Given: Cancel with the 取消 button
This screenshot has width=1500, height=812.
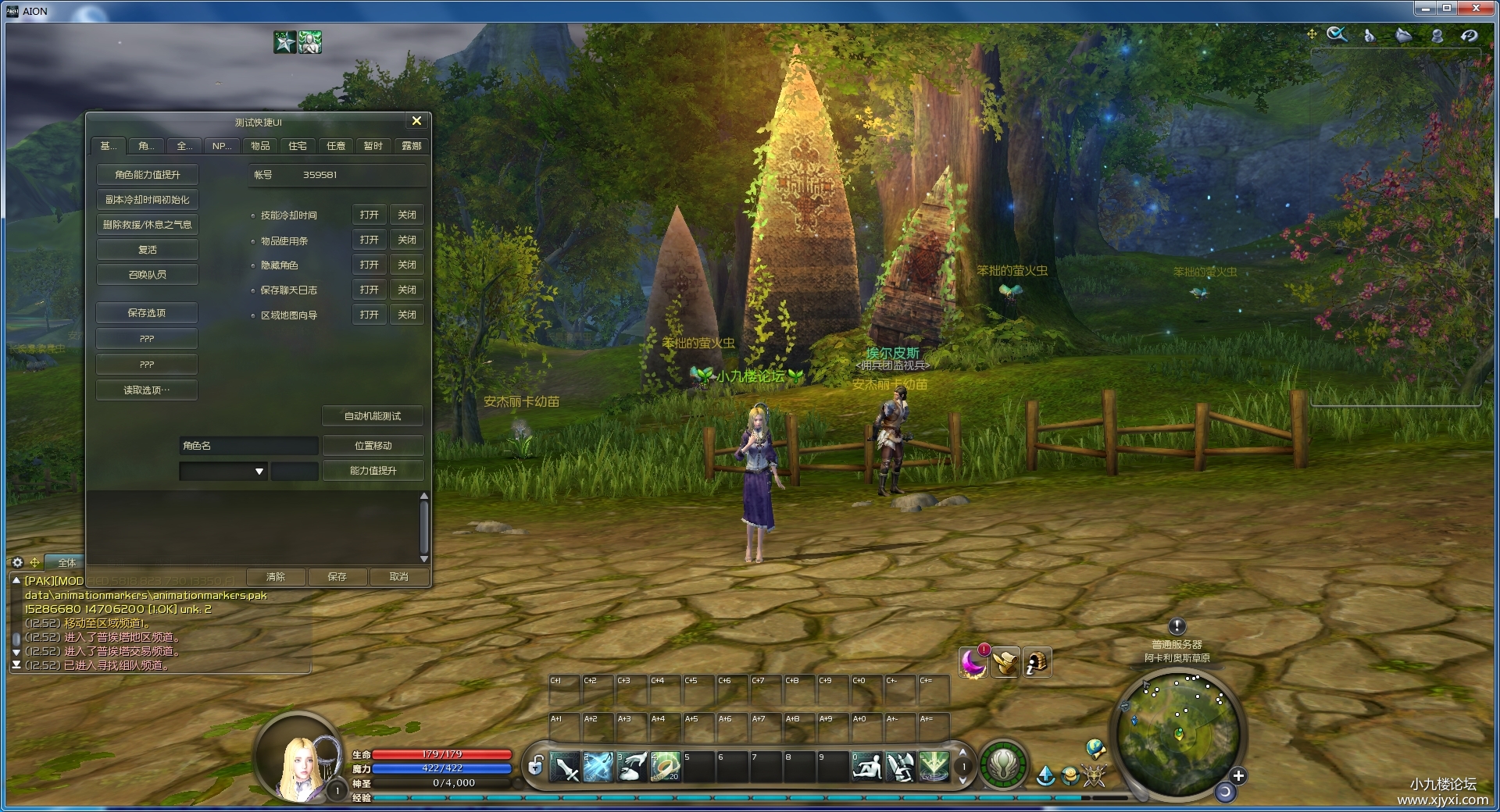Looking at the screenshot, I should coord(398,577).
